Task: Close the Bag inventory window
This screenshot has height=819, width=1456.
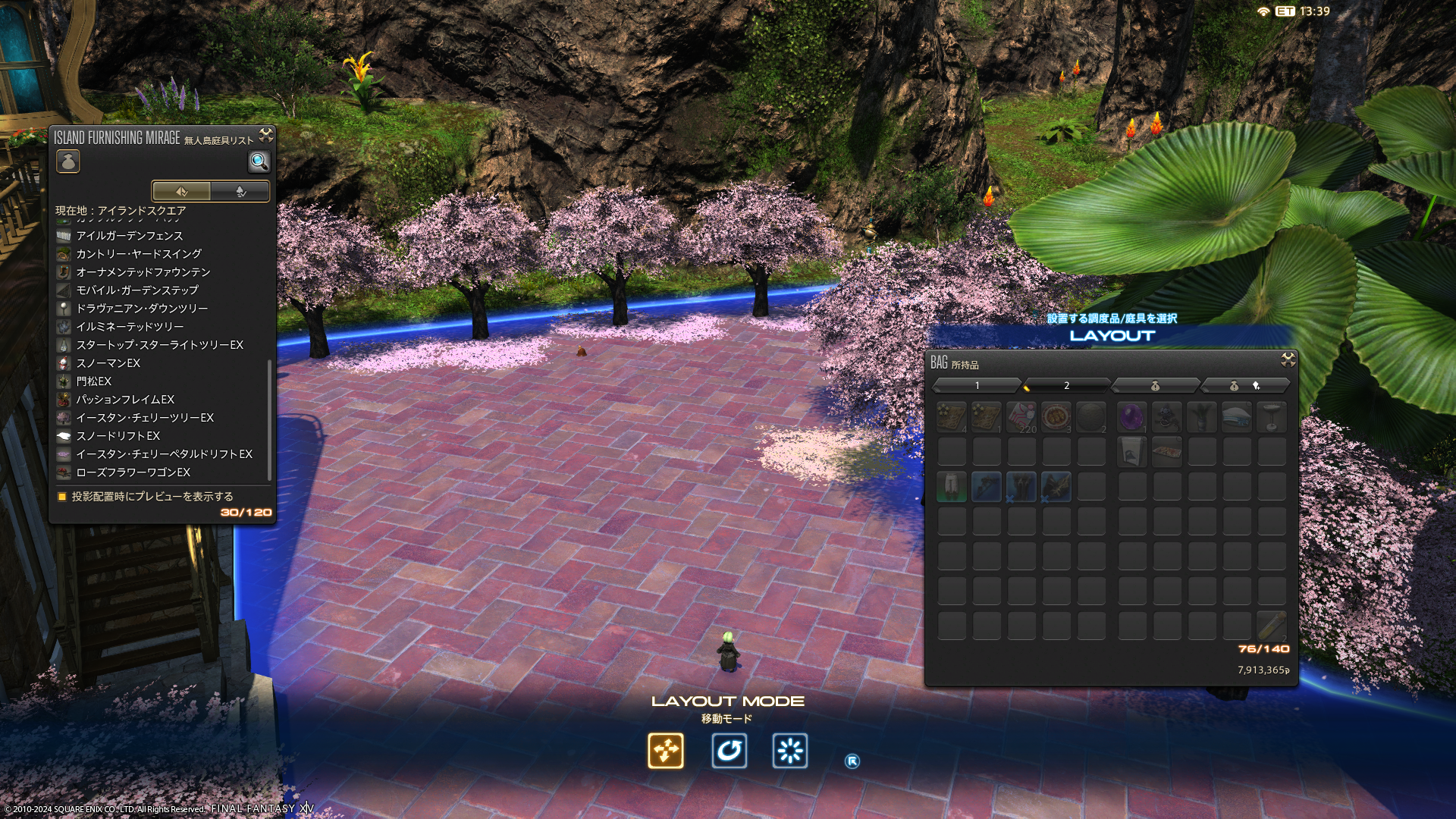Action: click(x=1288, y=359)
